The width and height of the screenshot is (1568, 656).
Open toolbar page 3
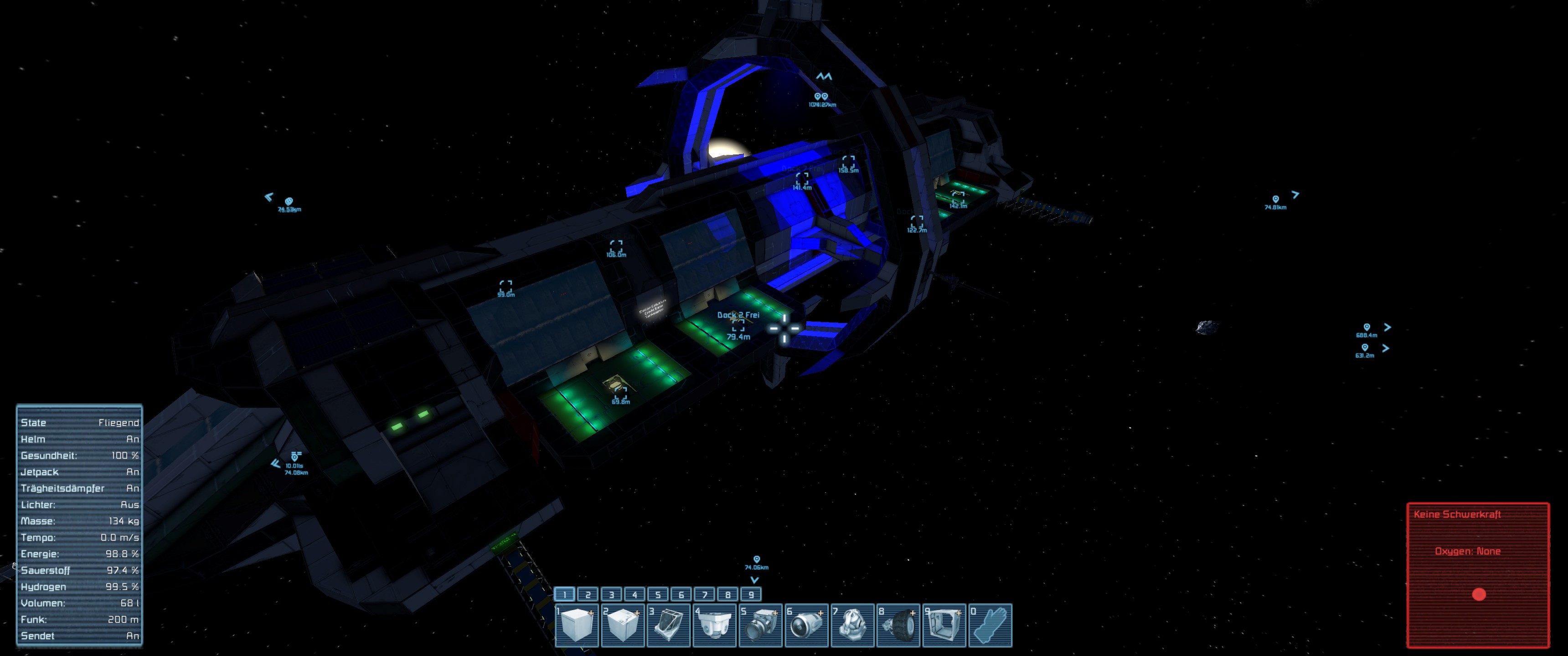pyautogui.click(x=611, y=594)
